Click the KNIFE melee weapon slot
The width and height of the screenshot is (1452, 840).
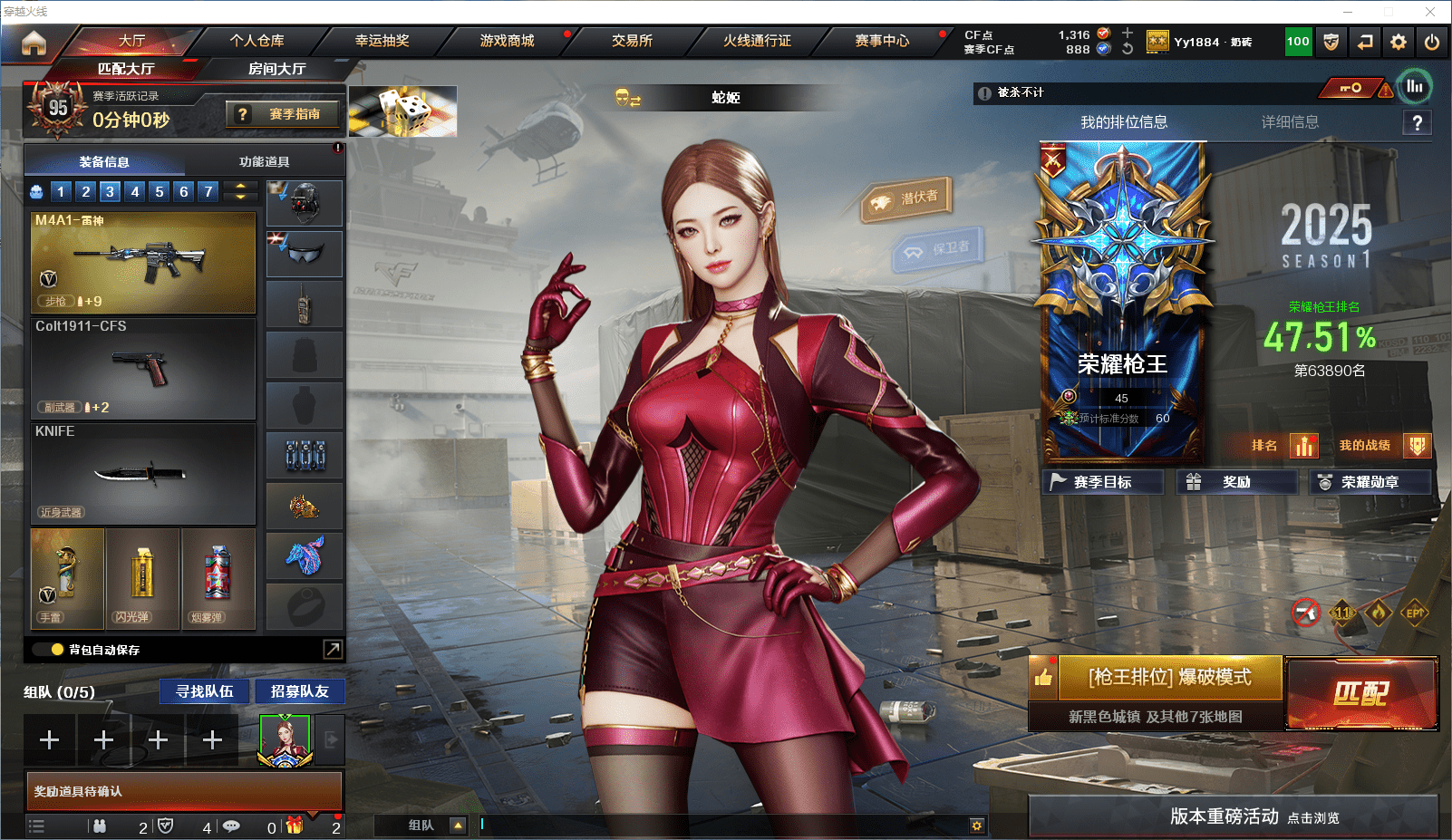pos(143,473)
